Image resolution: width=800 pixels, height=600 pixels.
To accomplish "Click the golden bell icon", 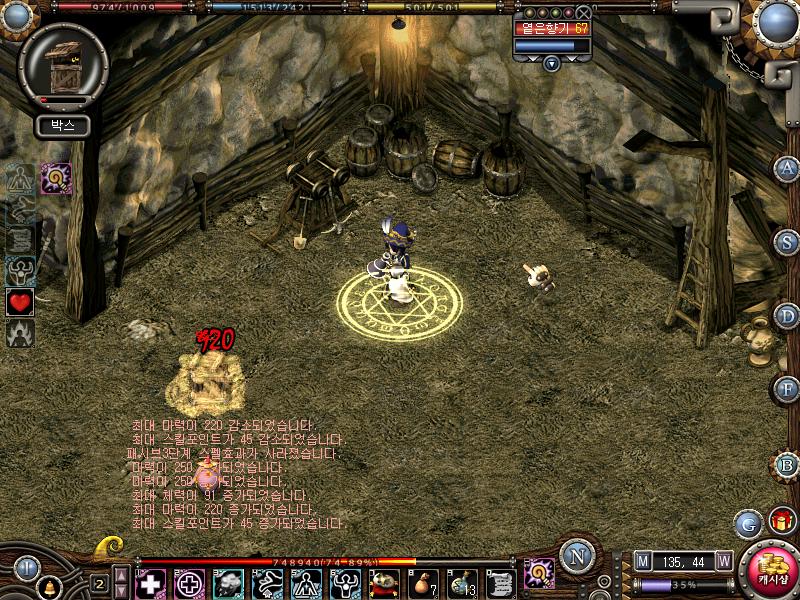I will click(x=48, y=585).
